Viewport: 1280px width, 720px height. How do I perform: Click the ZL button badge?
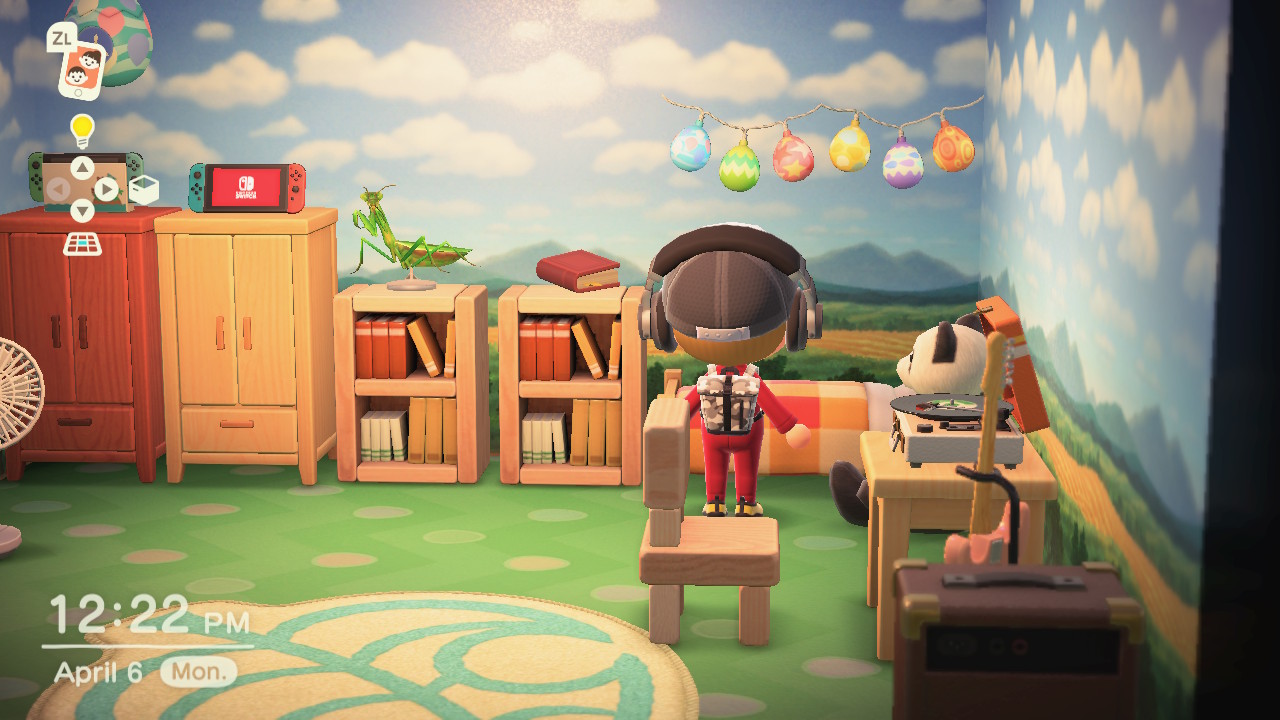coord(62,37)
